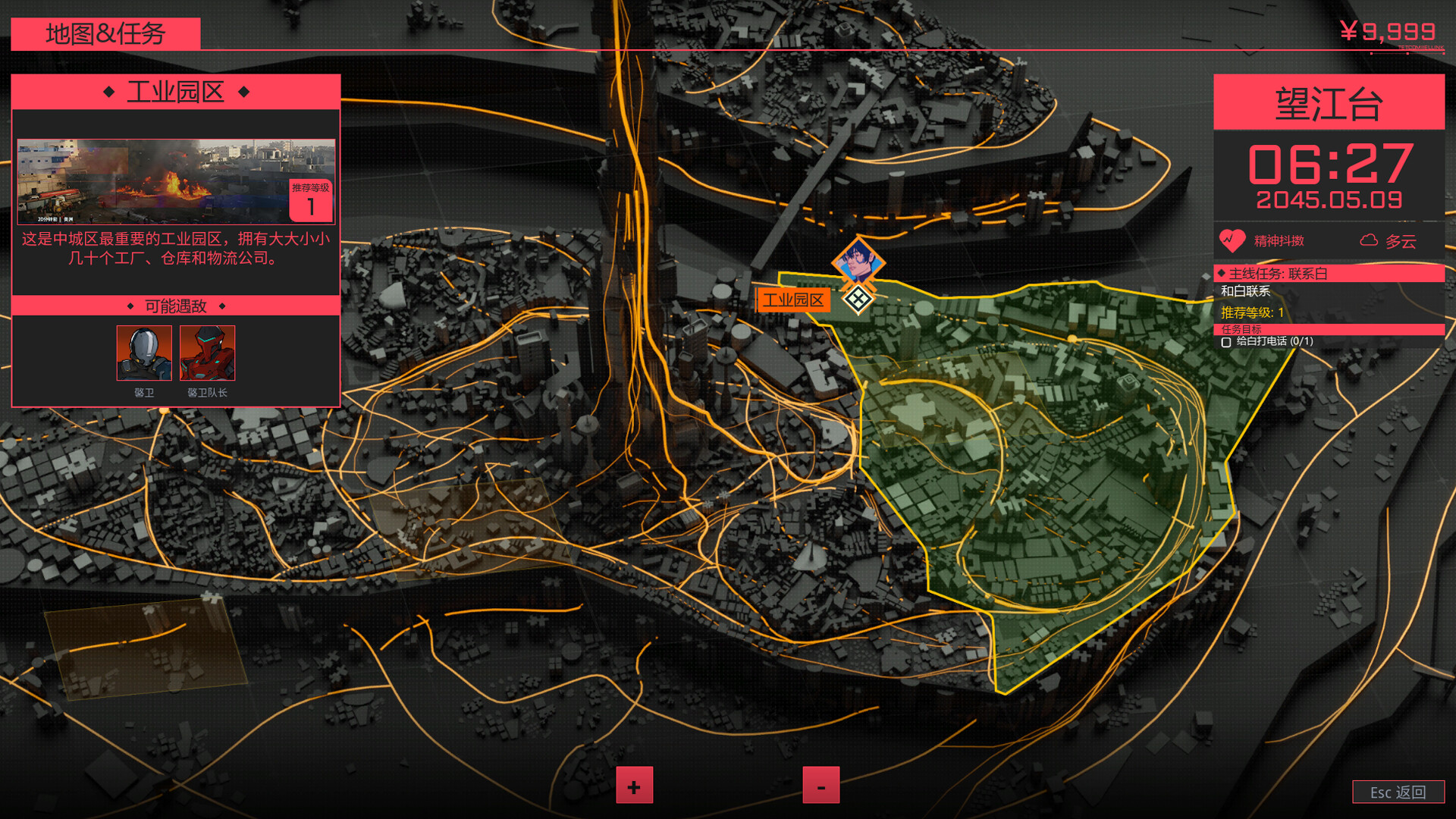
Task: Select the diamond location marker on map
Action: click(x=858, y=300)
